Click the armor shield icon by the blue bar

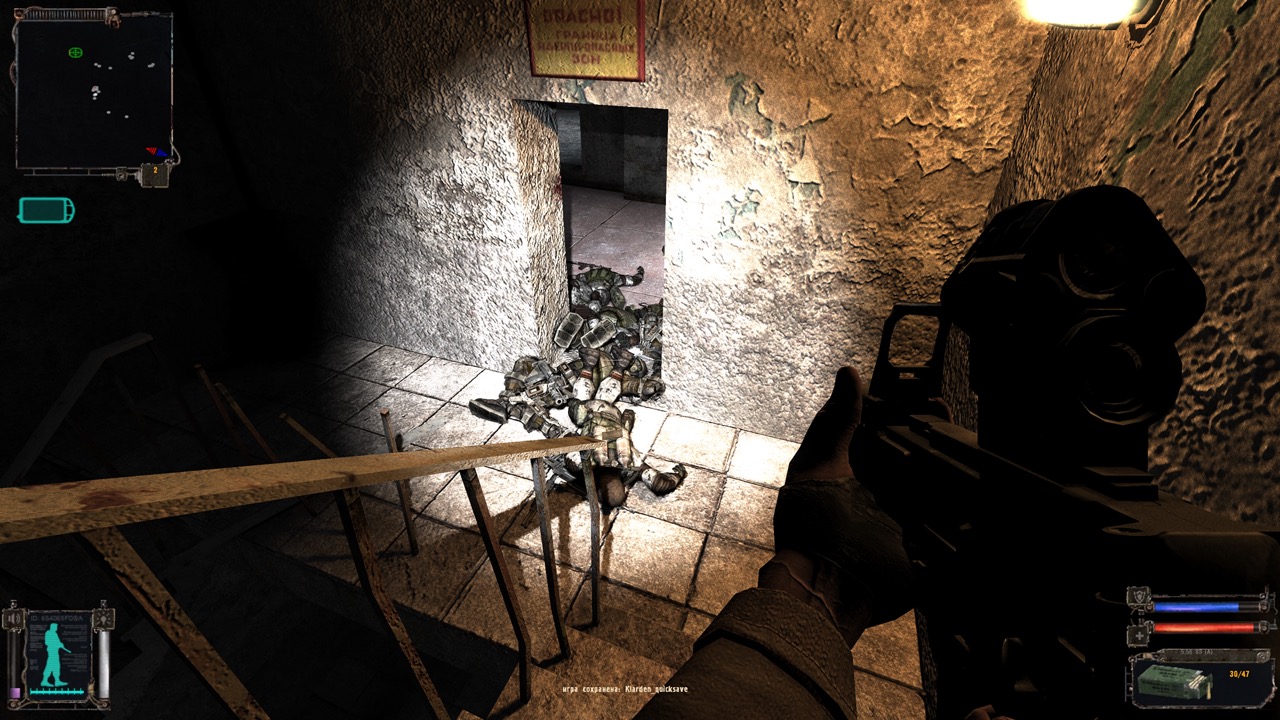1137,597
